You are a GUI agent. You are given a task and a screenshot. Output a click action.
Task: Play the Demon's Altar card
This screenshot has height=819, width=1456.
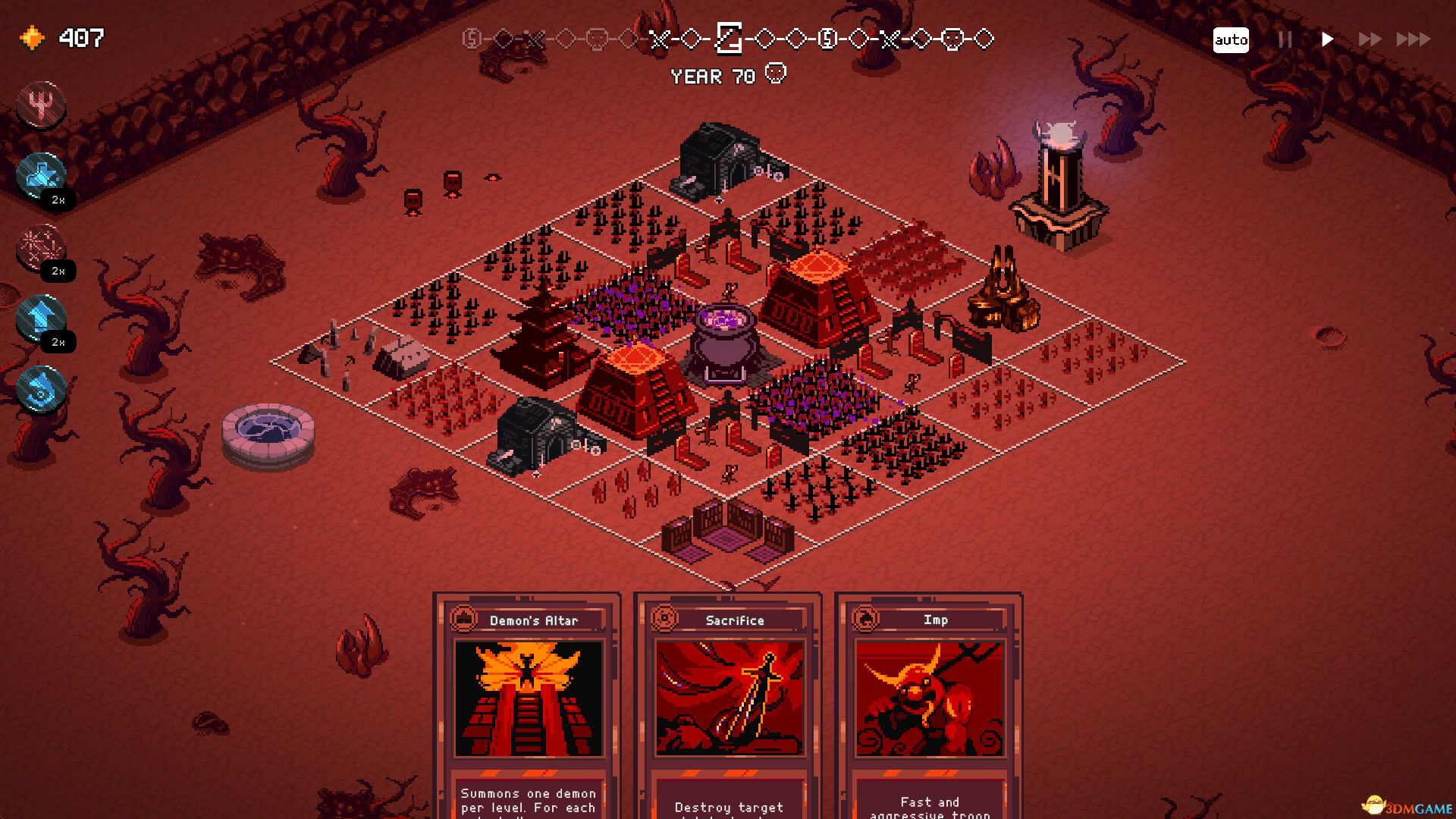click(526, 698)
